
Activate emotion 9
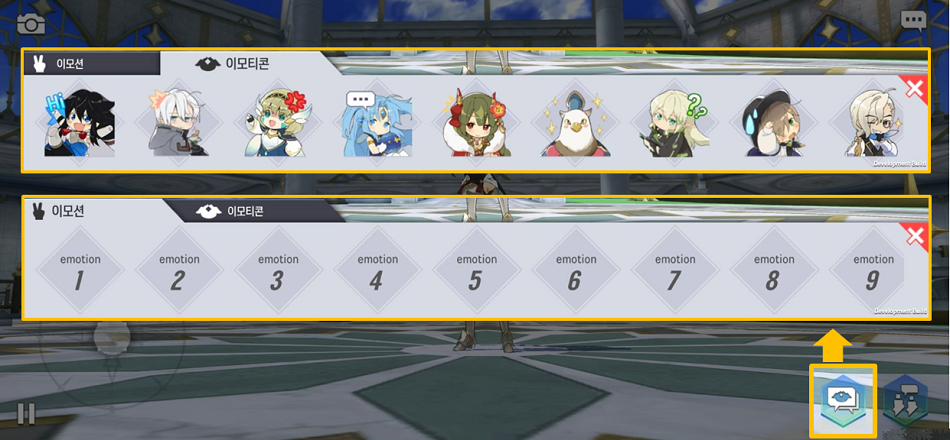(x=872, y=272)
